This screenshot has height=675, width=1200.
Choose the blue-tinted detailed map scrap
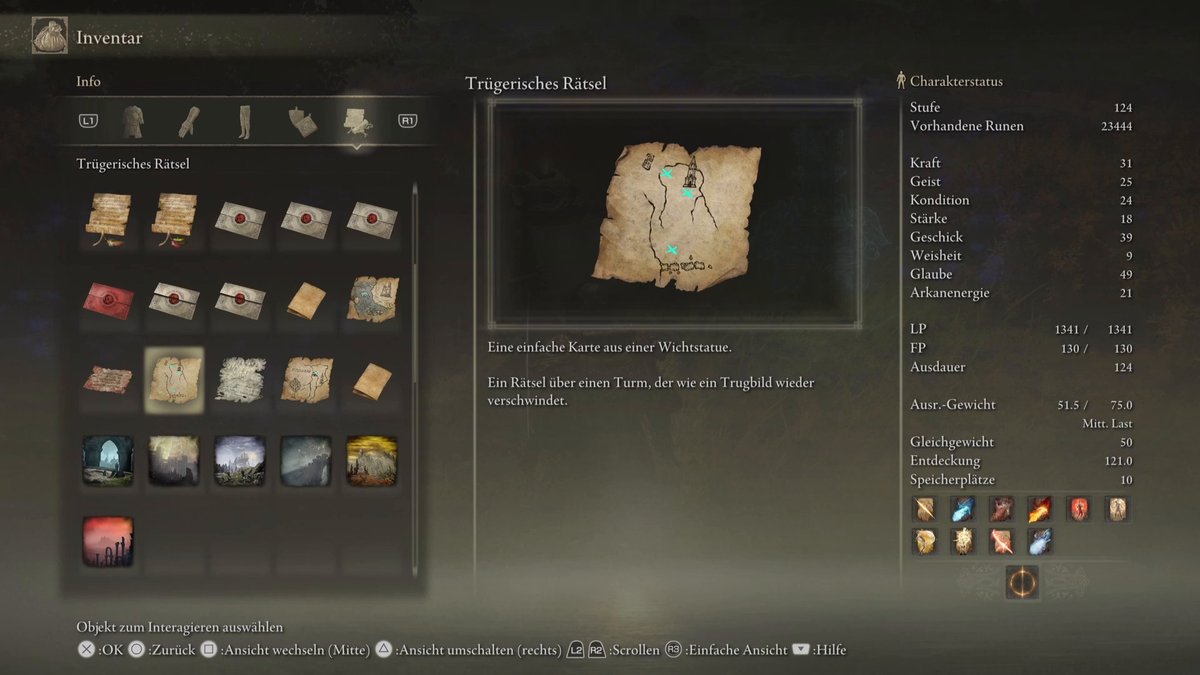pyautogui.click(x=372, y=299)
